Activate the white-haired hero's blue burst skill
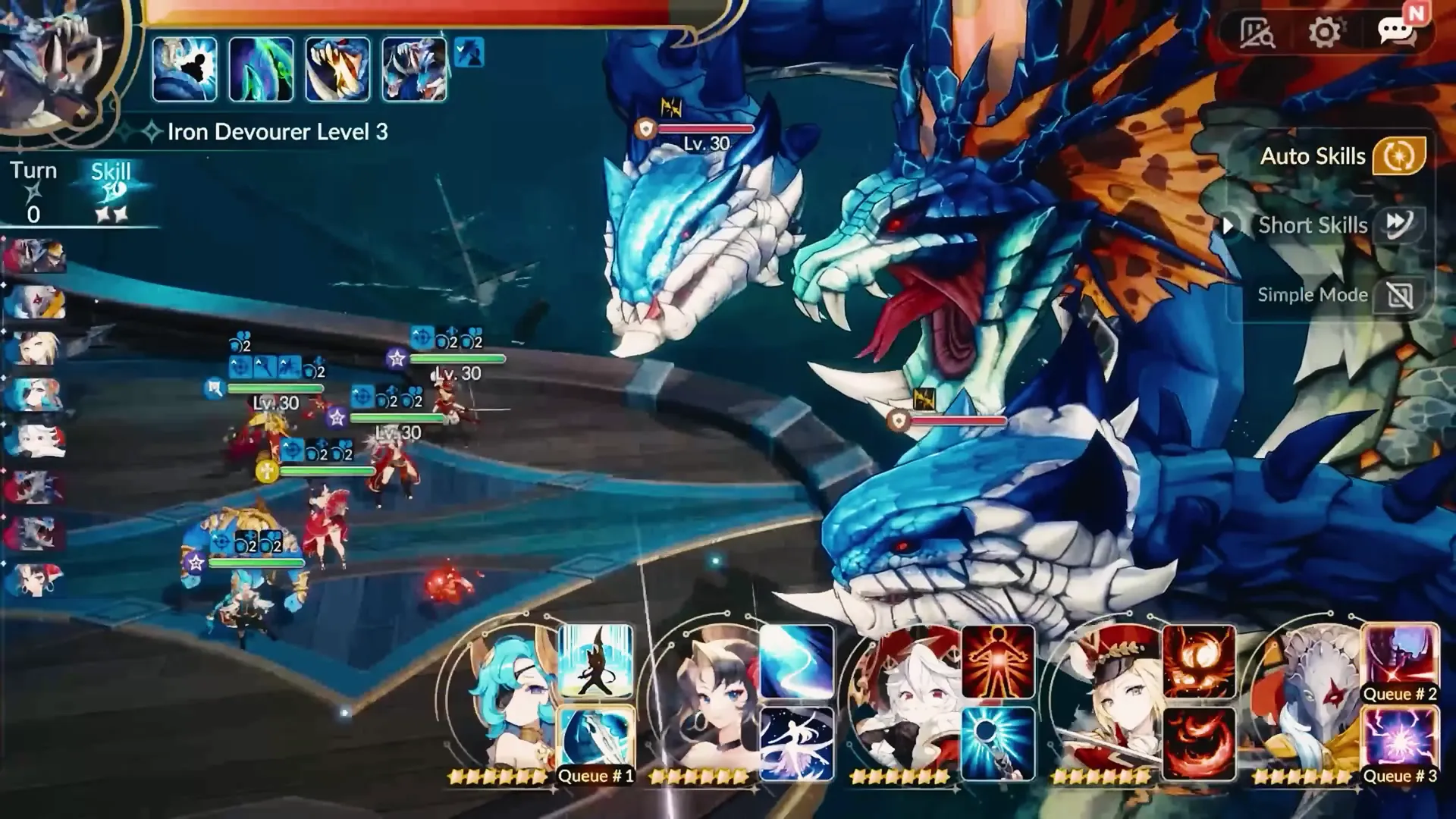Image resolution: width=1456 pixels, height=819 pixels. (x=998, y=743)
